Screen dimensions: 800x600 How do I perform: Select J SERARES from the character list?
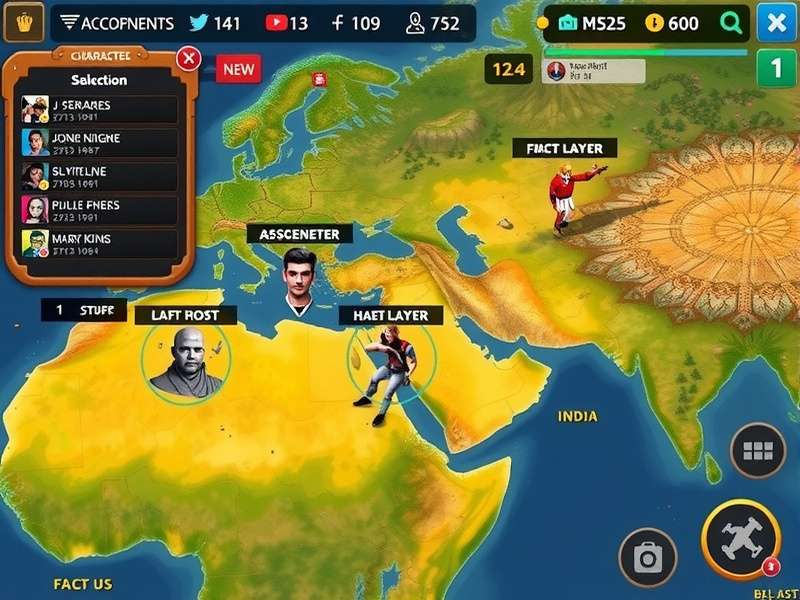coord(99,110)
